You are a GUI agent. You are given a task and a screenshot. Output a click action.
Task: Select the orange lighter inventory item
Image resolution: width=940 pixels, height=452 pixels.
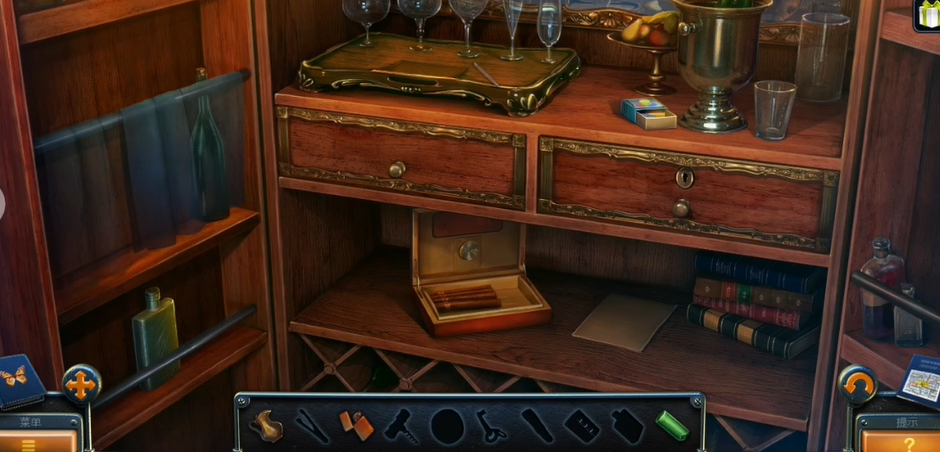tap(357, 426)
